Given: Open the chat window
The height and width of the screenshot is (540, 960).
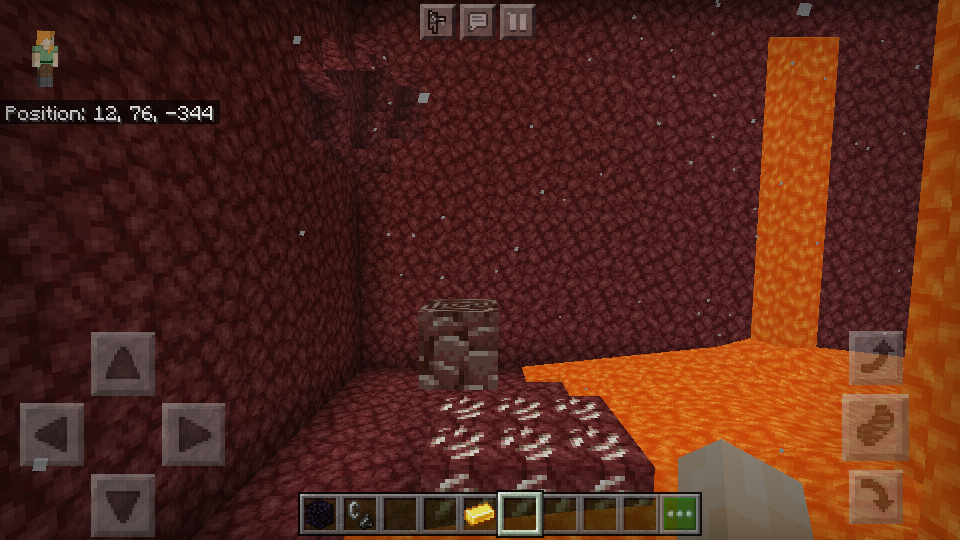Looking at the screenshot, I should (x=478, y=20).
